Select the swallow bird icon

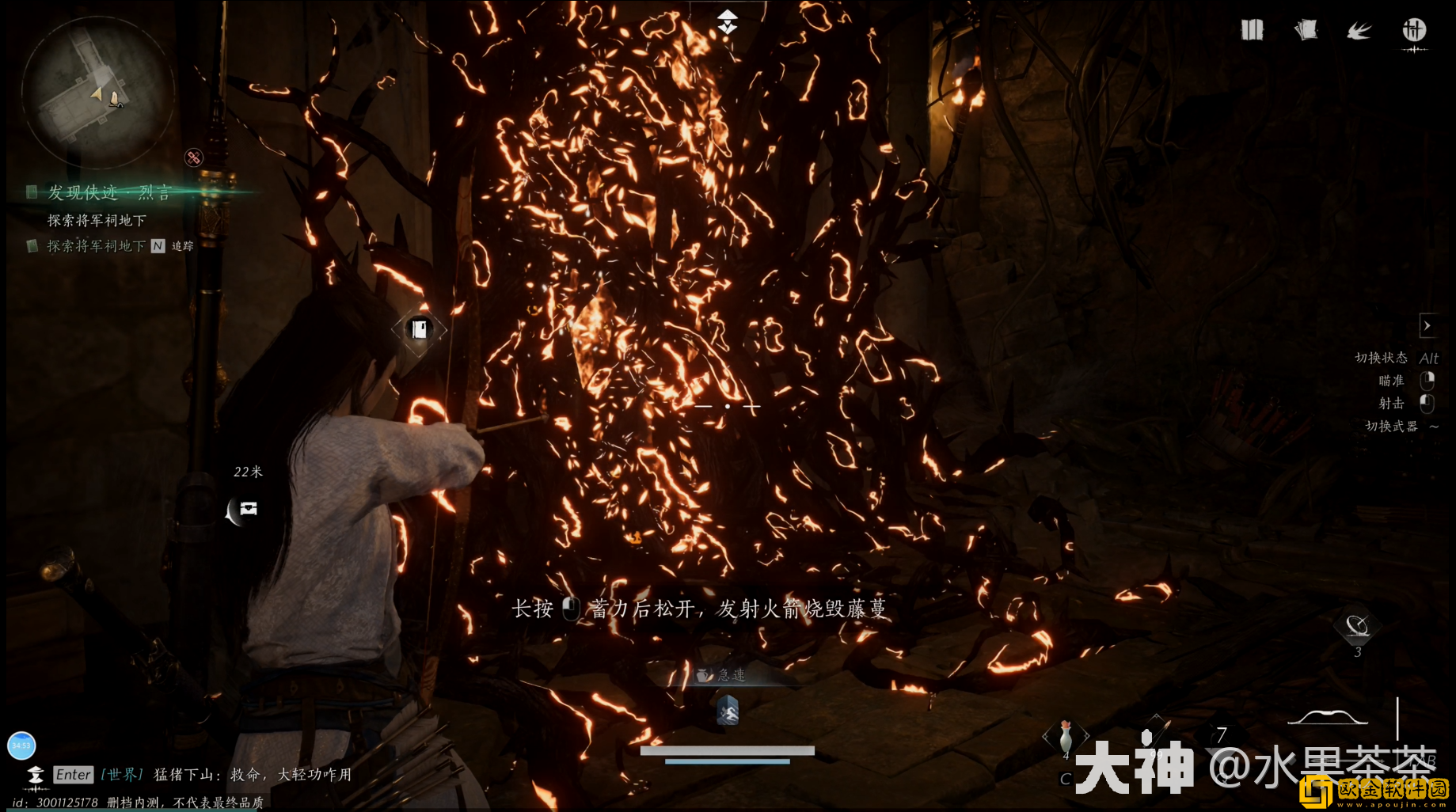[1359, 31]
